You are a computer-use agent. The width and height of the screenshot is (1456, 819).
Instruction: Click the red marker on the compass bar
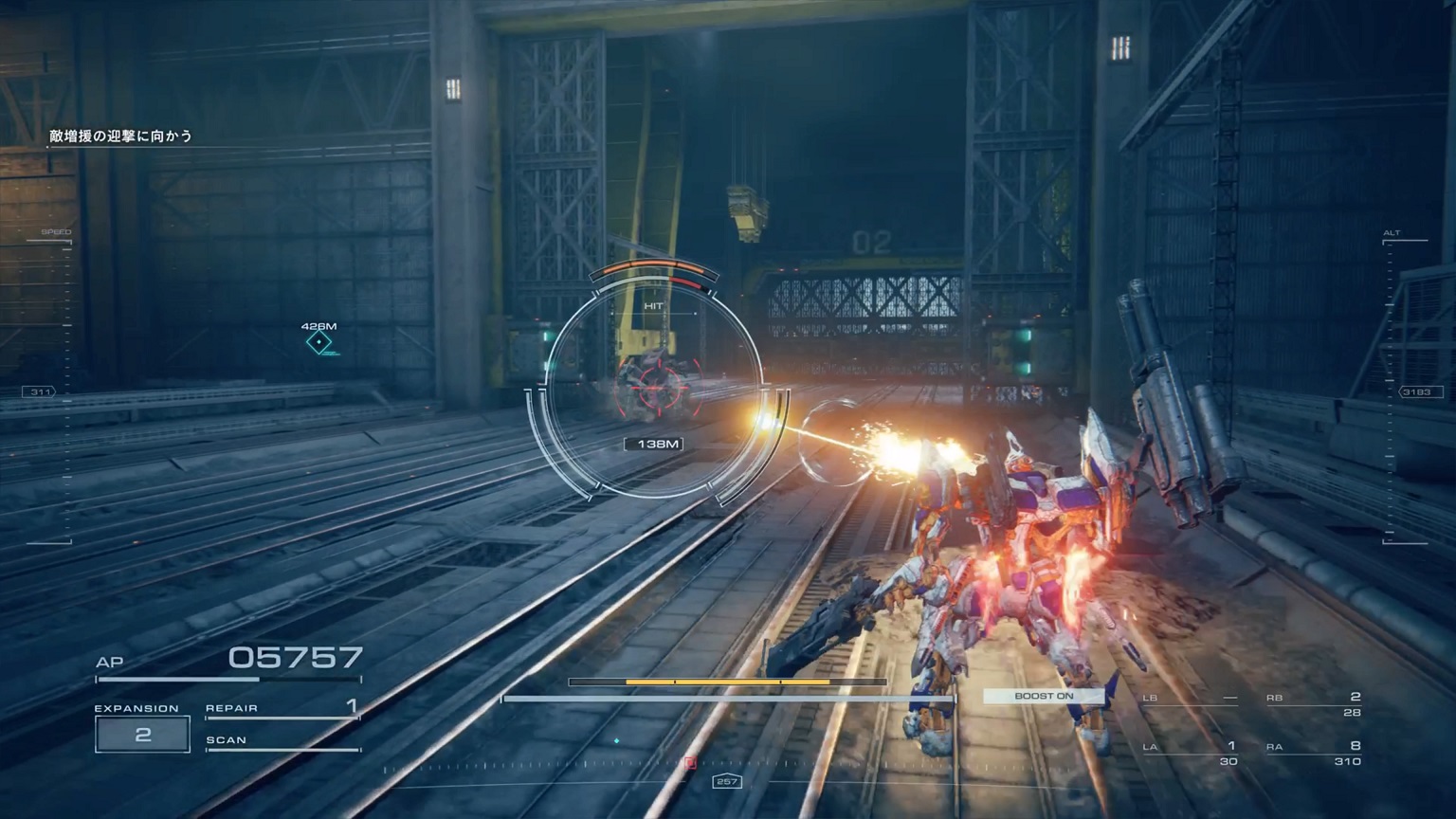coord(690,762)
